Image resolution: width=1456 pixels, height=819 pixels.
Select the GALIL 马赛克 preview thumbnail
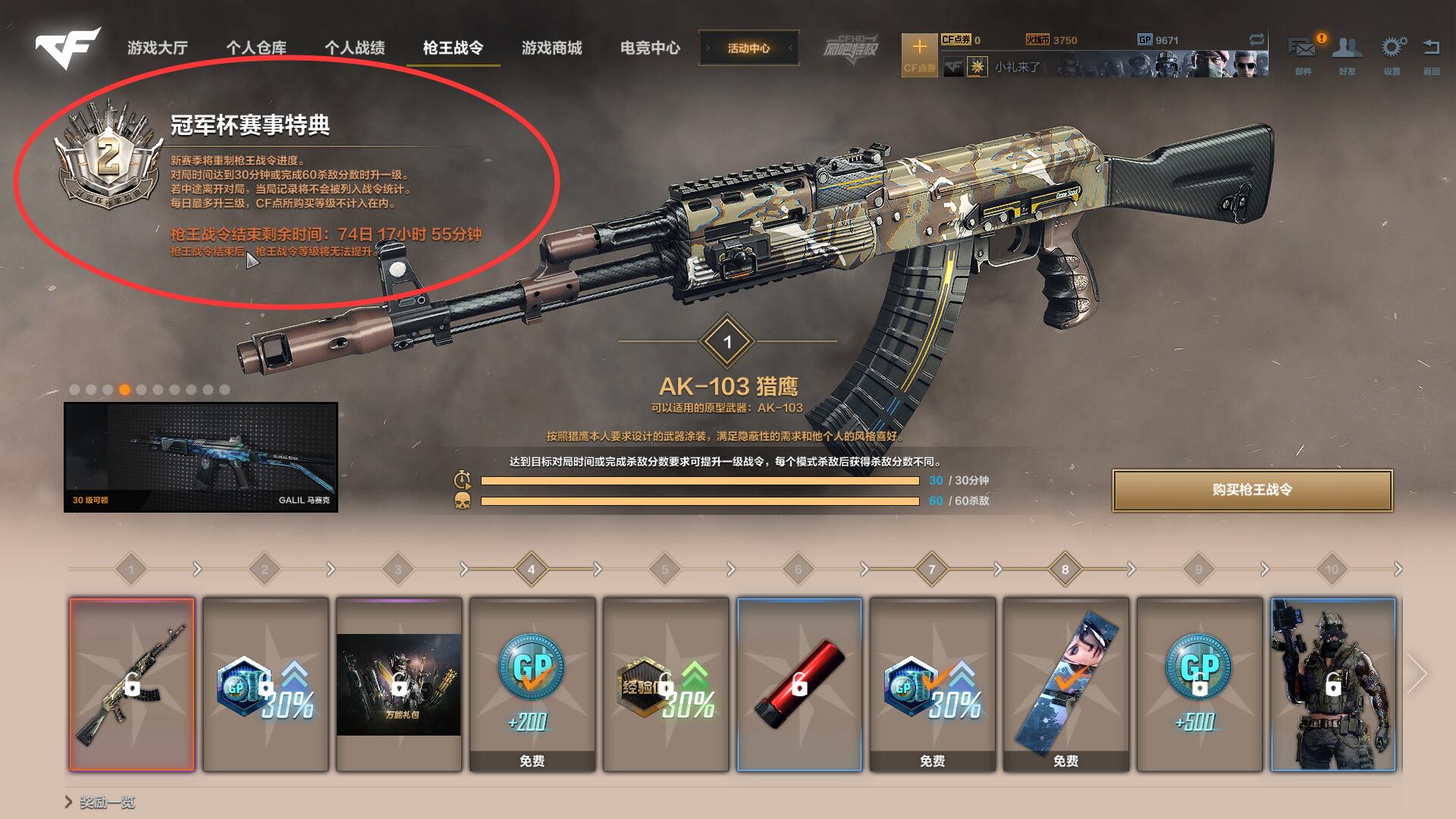click(201, 457)
